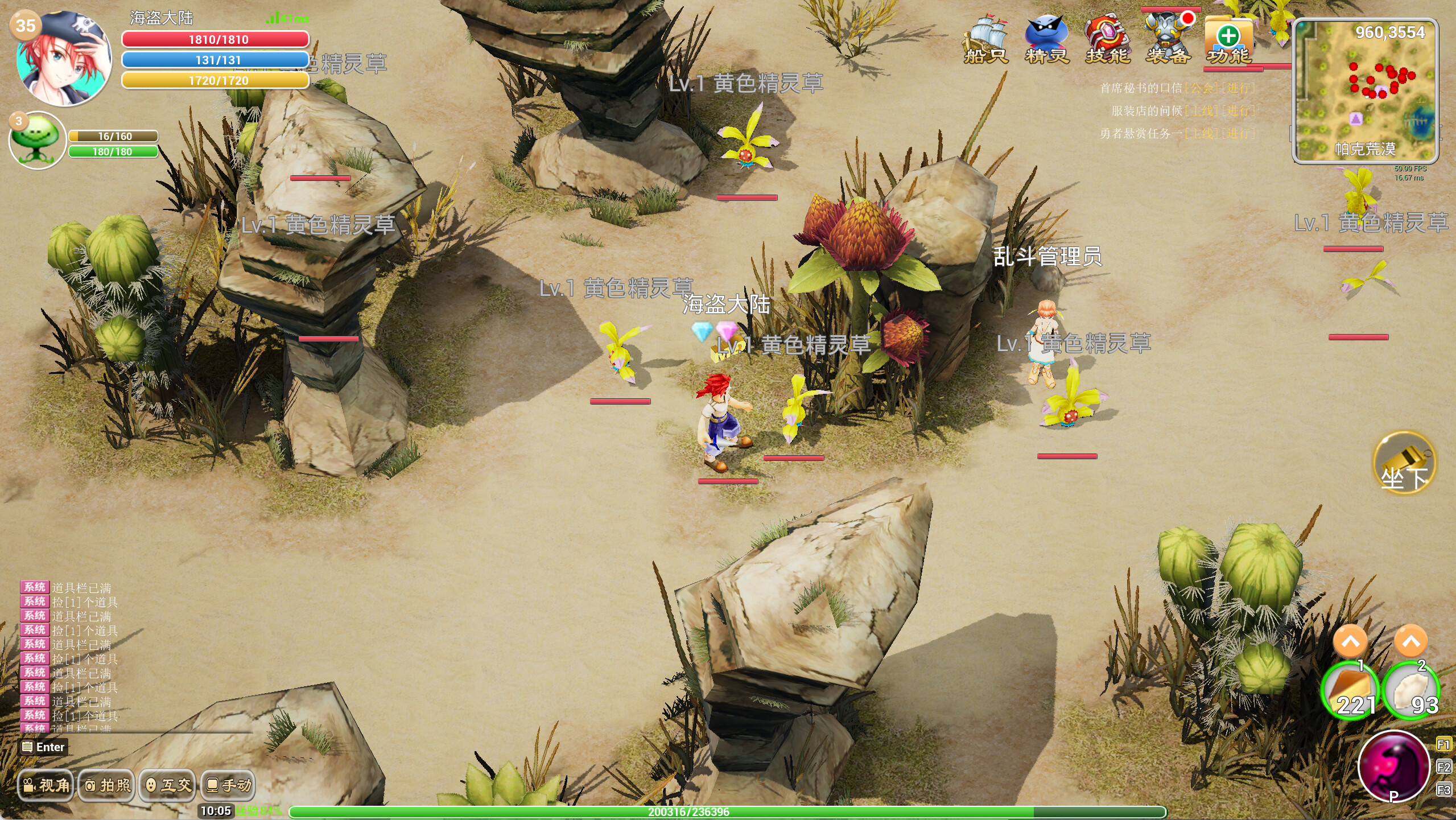Toggle 手动 manual control mode
Viewport: 1456px width, 820px height.
227,785
